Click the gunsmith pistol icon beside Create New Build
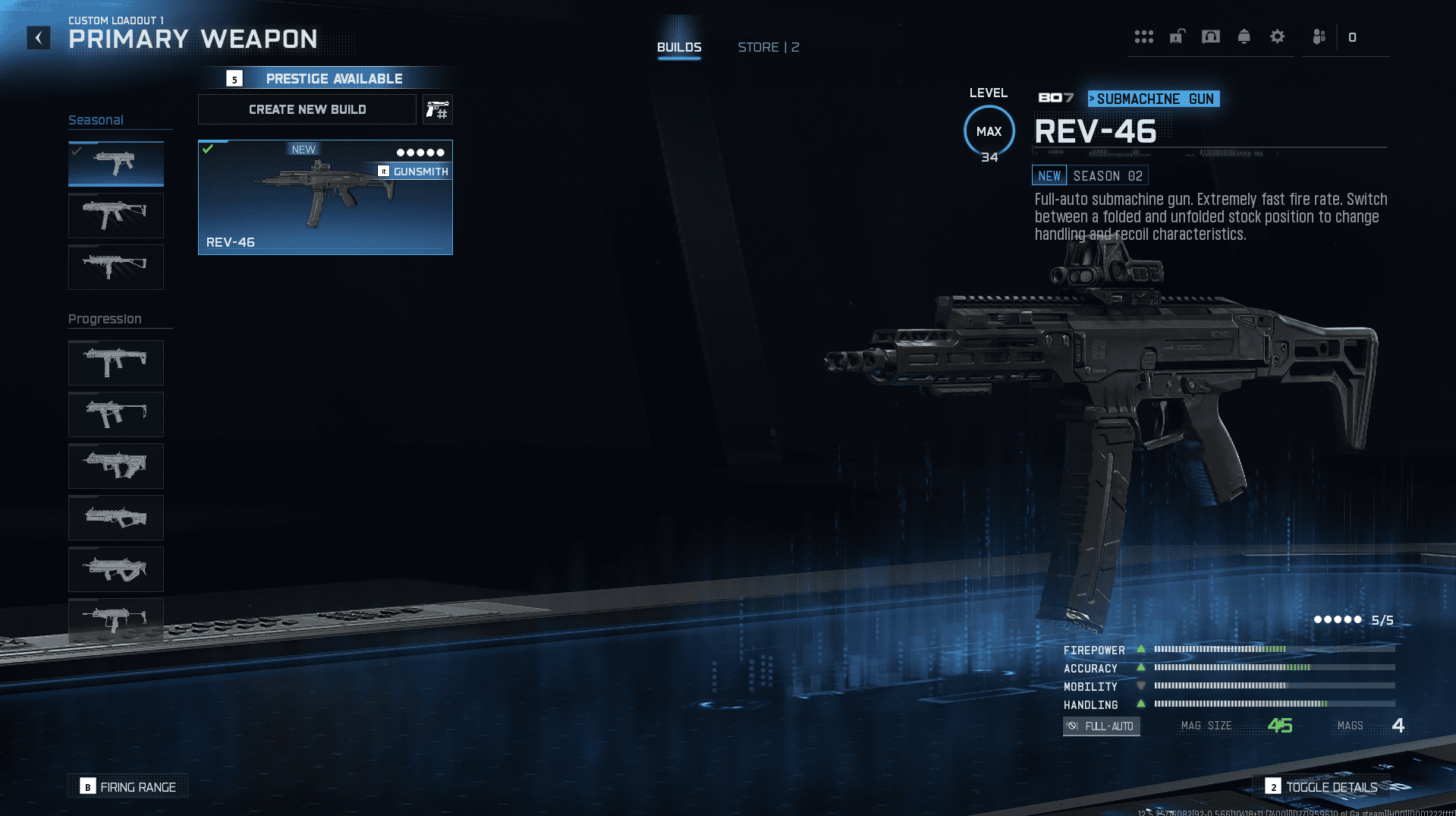 (x=438, y=109)
